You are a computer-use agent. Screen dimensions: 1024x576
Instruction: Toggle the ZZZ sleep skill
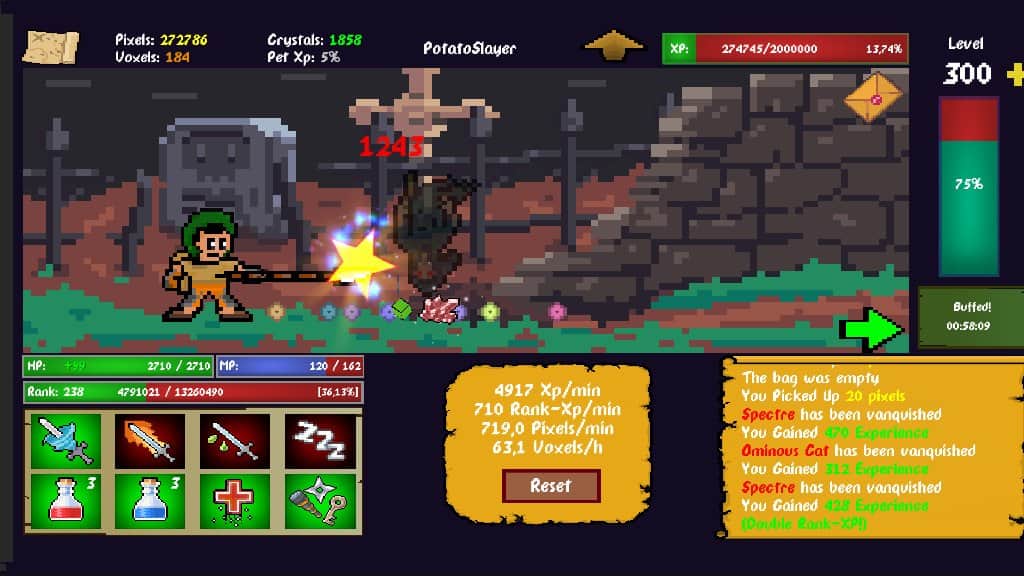(x=319, y=440)
